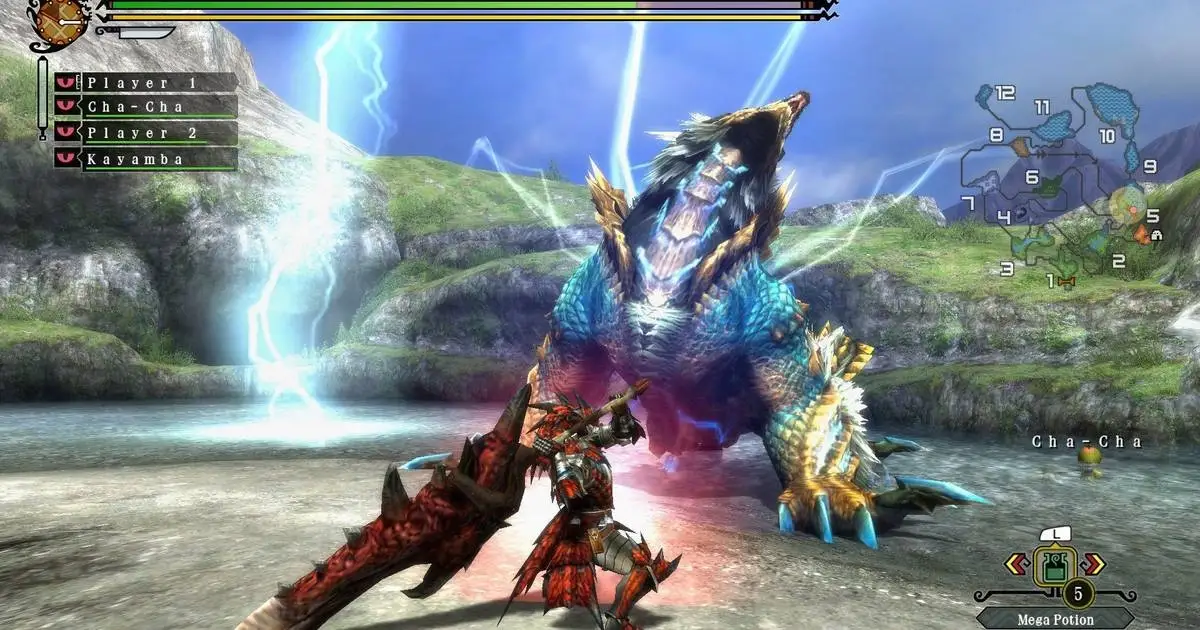
Task: Click area 12 on the minimap
Action: 1005,93
